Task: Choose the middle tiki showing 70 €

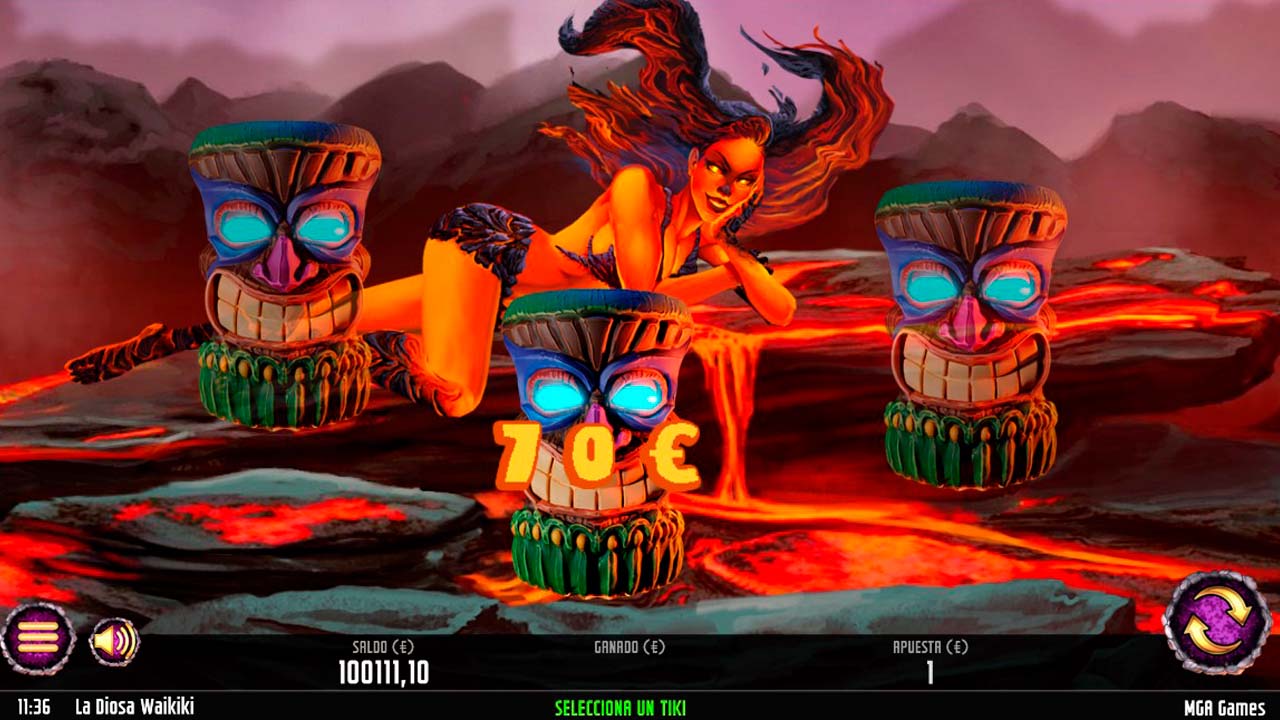Action: pyautogui.click(x=597, y=440)
